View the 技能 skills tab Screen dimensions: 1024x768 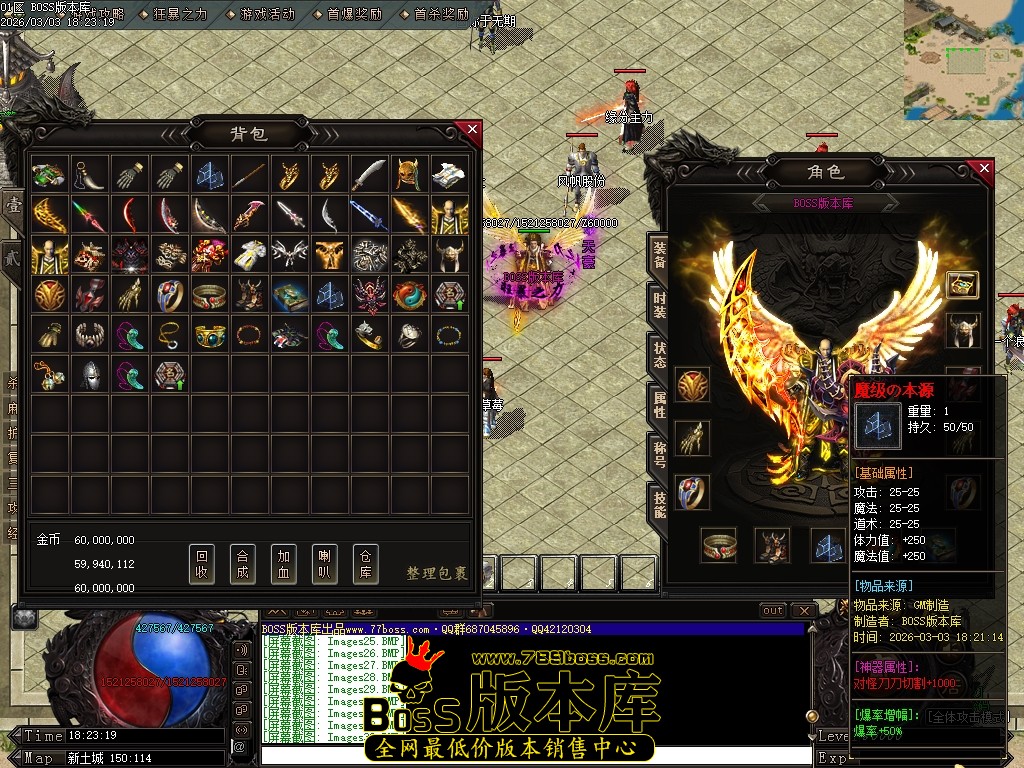659,503
